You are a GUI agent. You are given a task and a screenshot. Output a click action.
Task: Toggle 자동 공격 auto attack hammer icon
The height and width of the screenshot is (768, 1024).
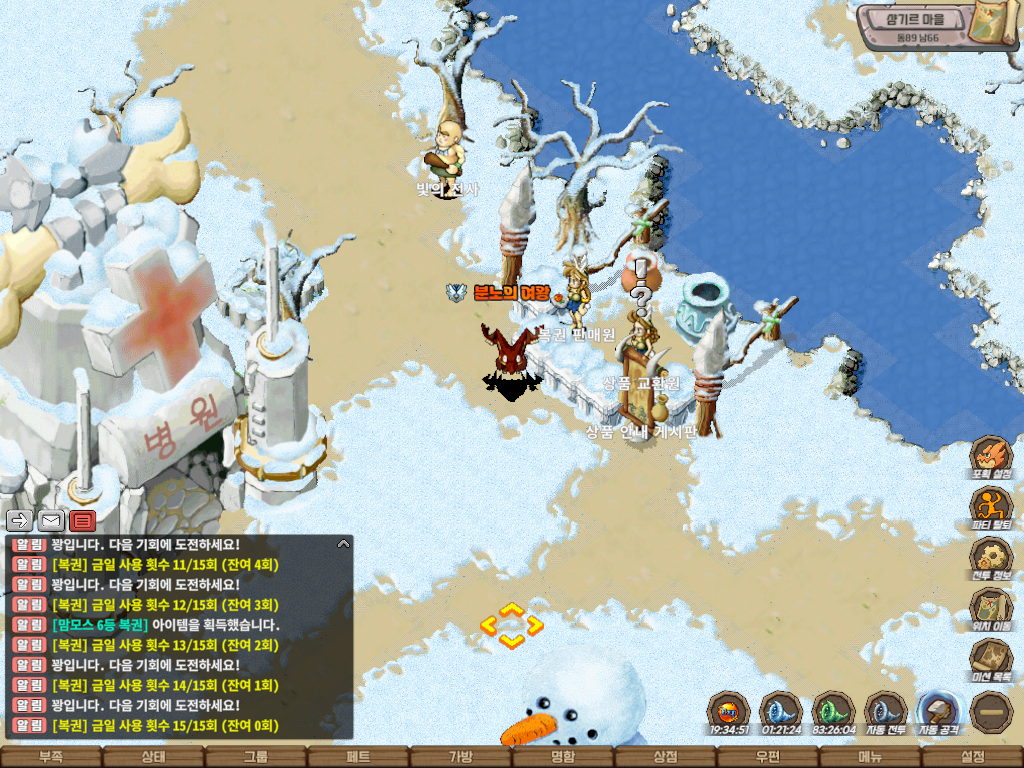pyautogui.click(x=938, y=712)
